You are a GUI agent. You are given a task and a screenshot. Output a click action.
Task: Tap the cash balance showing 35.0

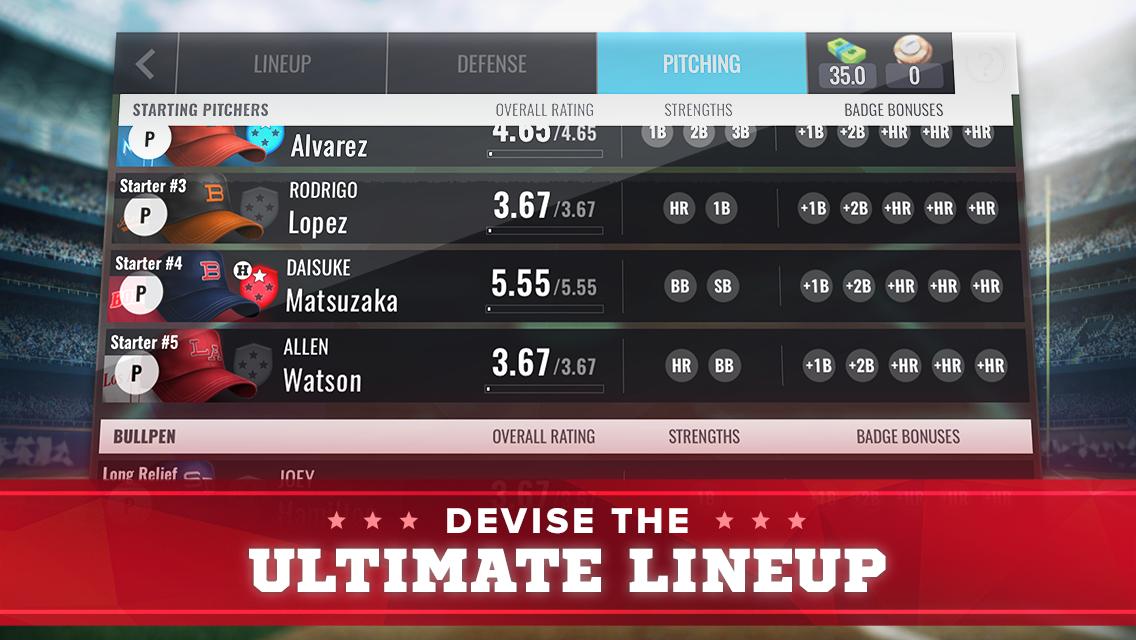[846, 64]
